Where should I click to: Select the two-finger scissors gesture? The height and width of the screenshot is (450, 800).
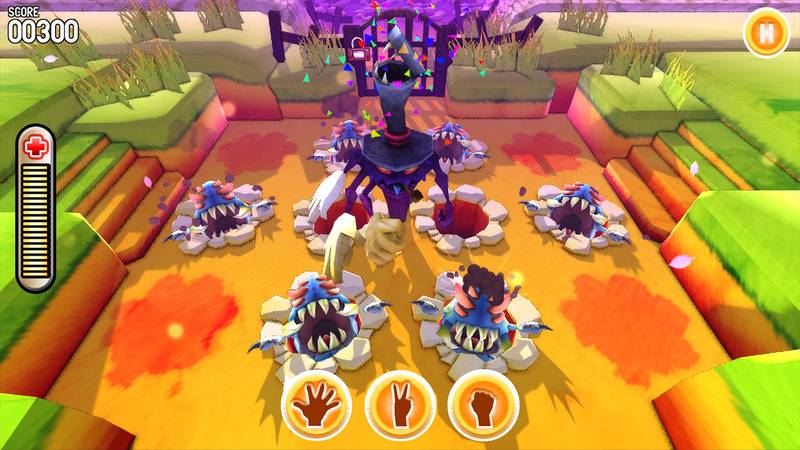400,405
